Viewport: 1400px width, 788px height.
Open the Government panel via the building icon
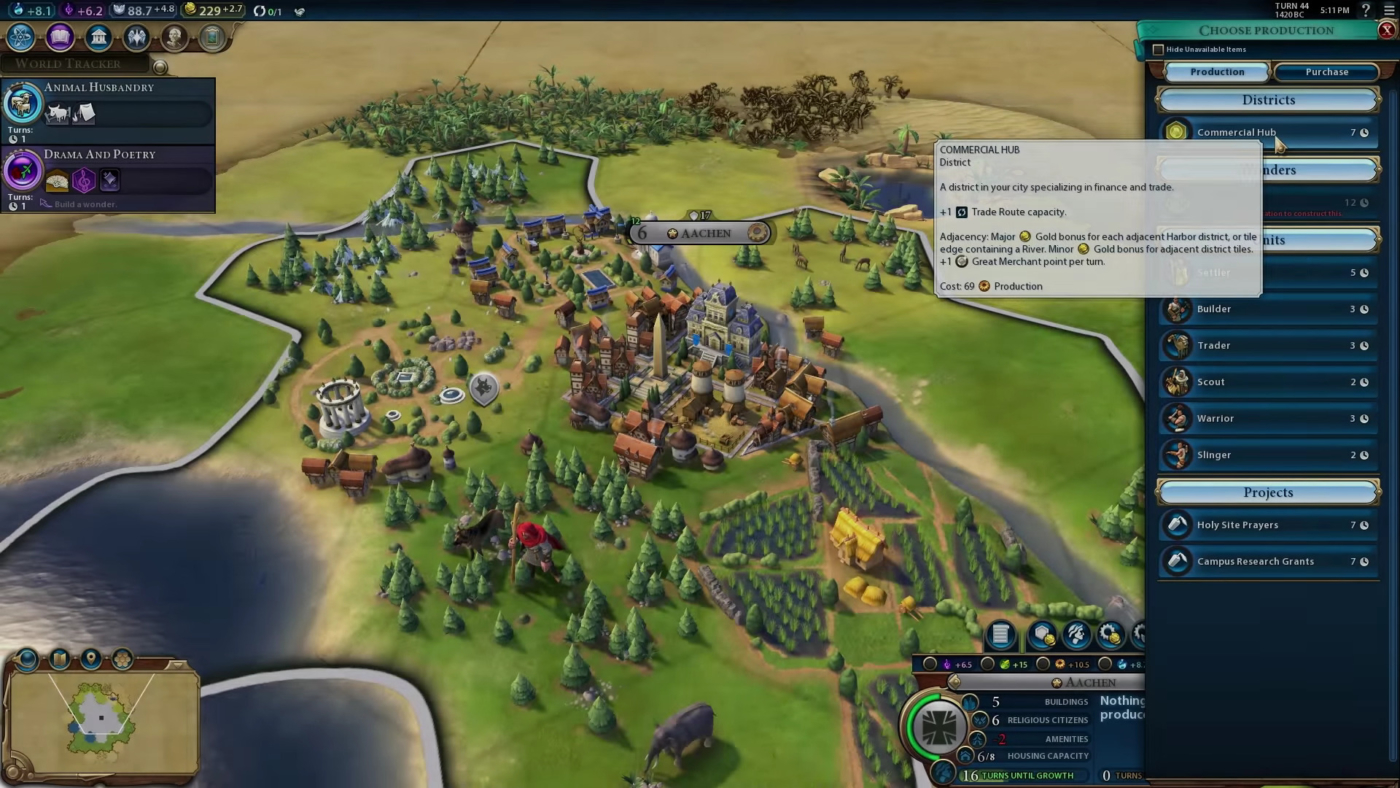point(98,35)
